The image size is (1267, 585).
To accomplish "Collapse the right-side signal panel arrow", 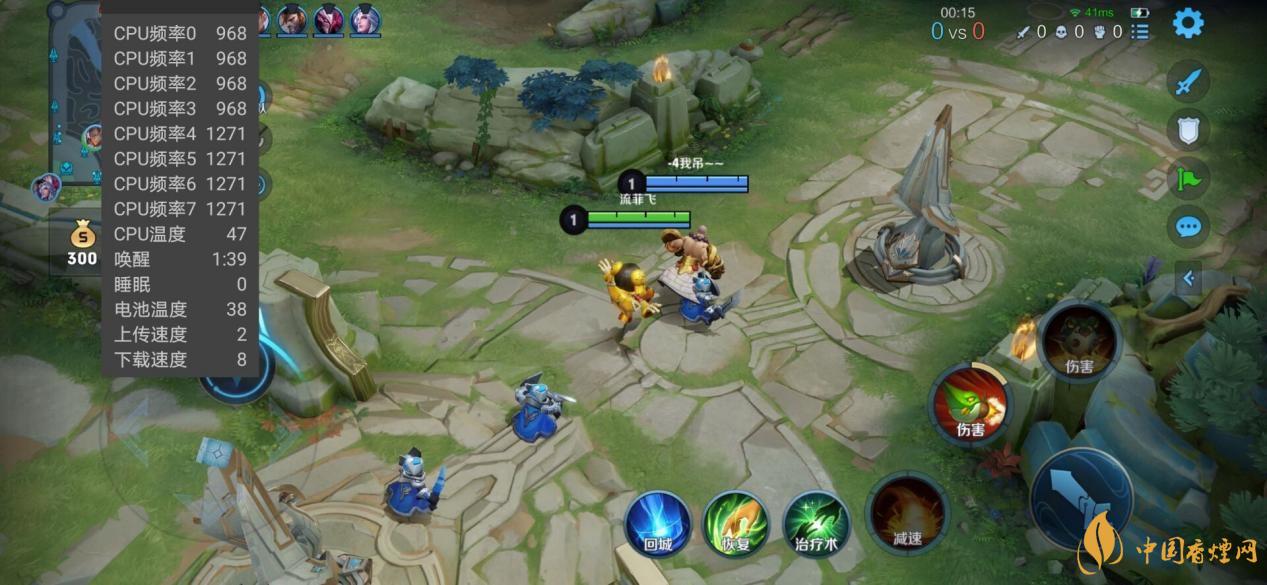I will pos(1188,279).
